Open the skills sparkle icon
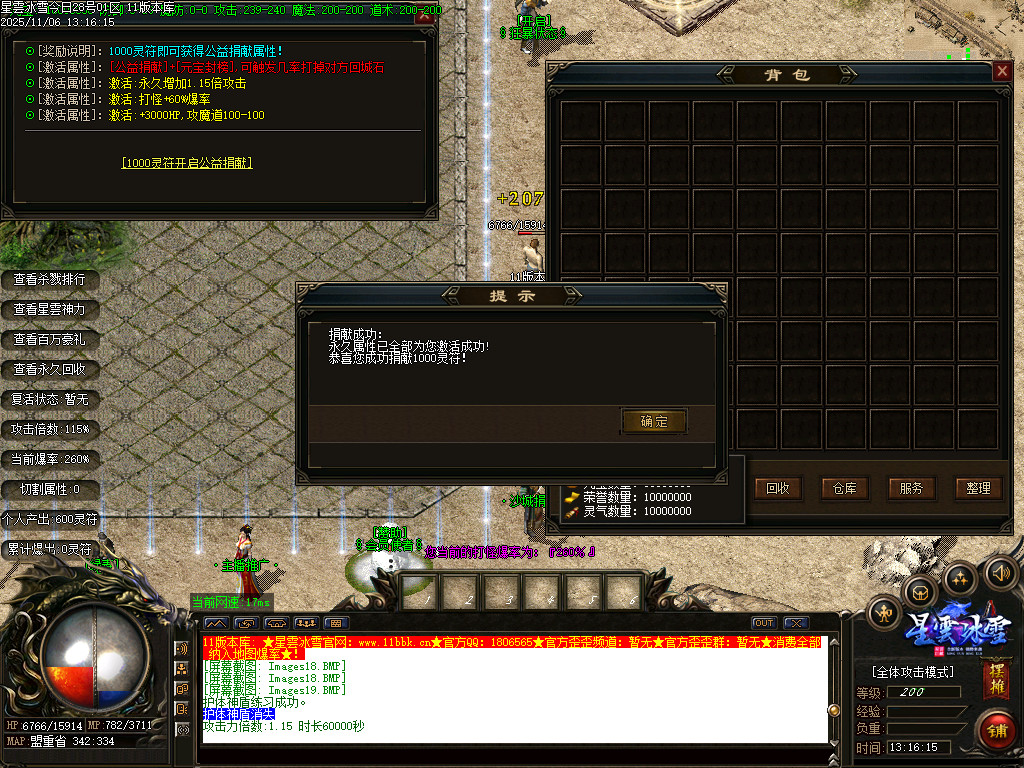This screenshot has width=1024, height=768. click(x=960, y=578)
